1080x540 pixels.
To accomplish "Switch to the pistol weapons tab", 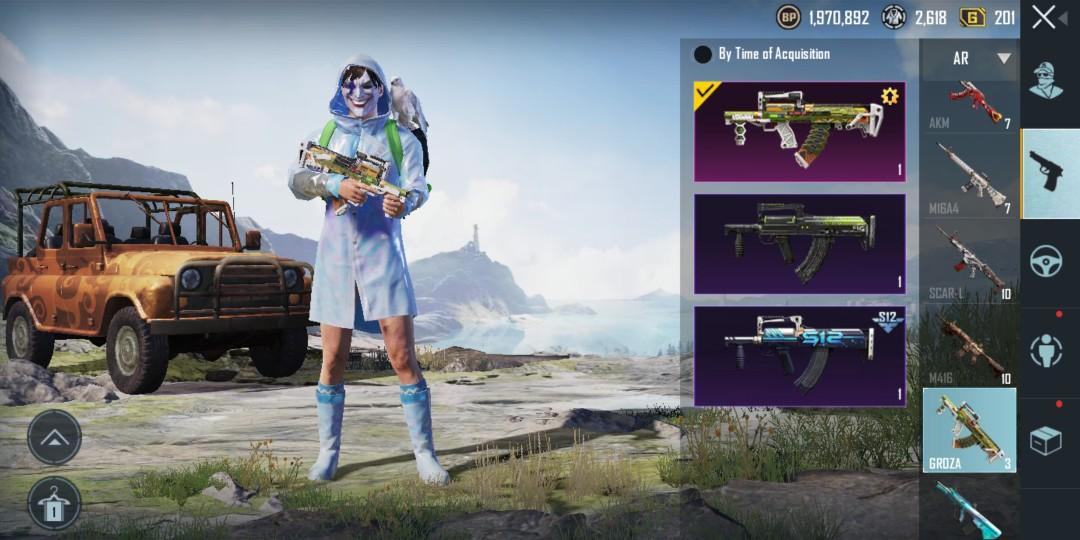I will click(x=1050, y=174).
